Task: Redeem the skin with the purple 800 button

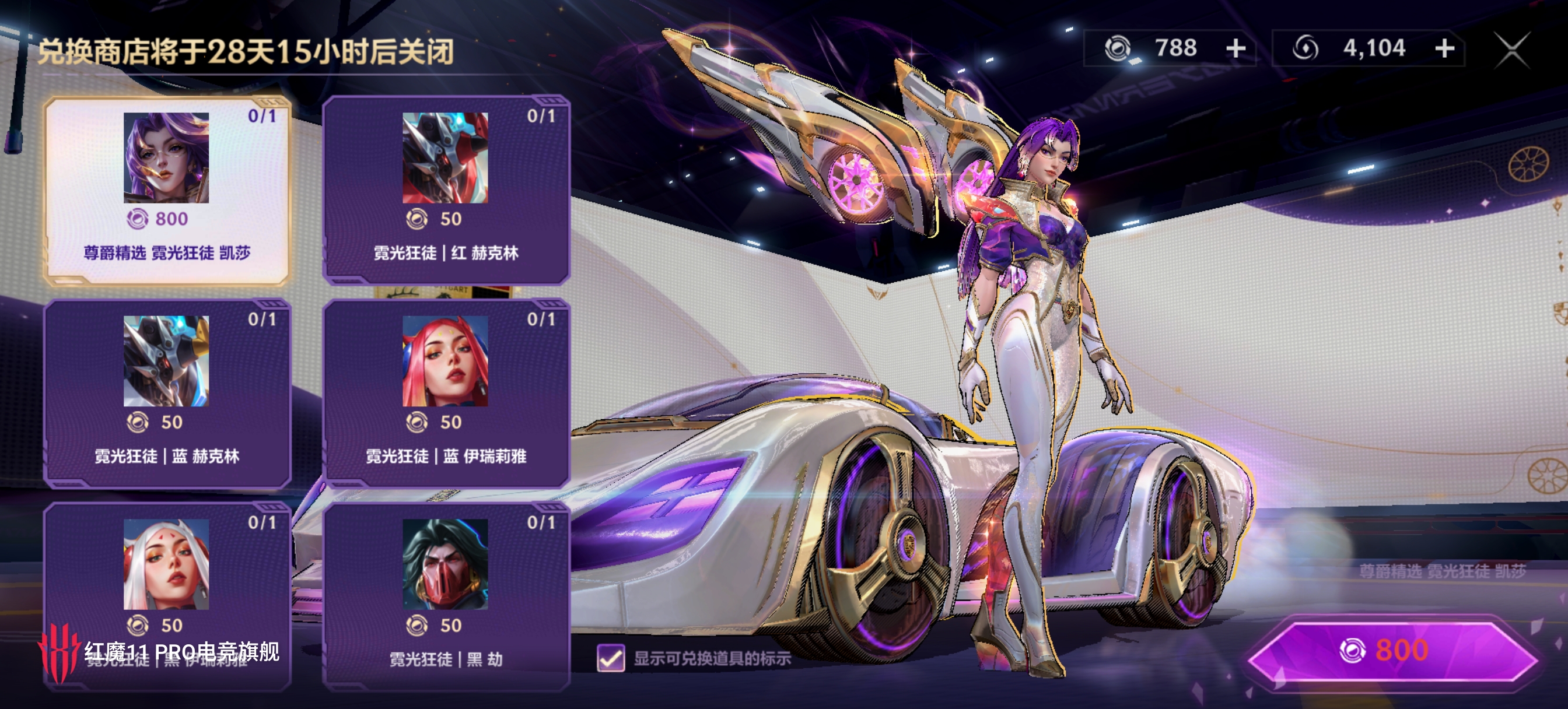Action: pos(1391,651)
